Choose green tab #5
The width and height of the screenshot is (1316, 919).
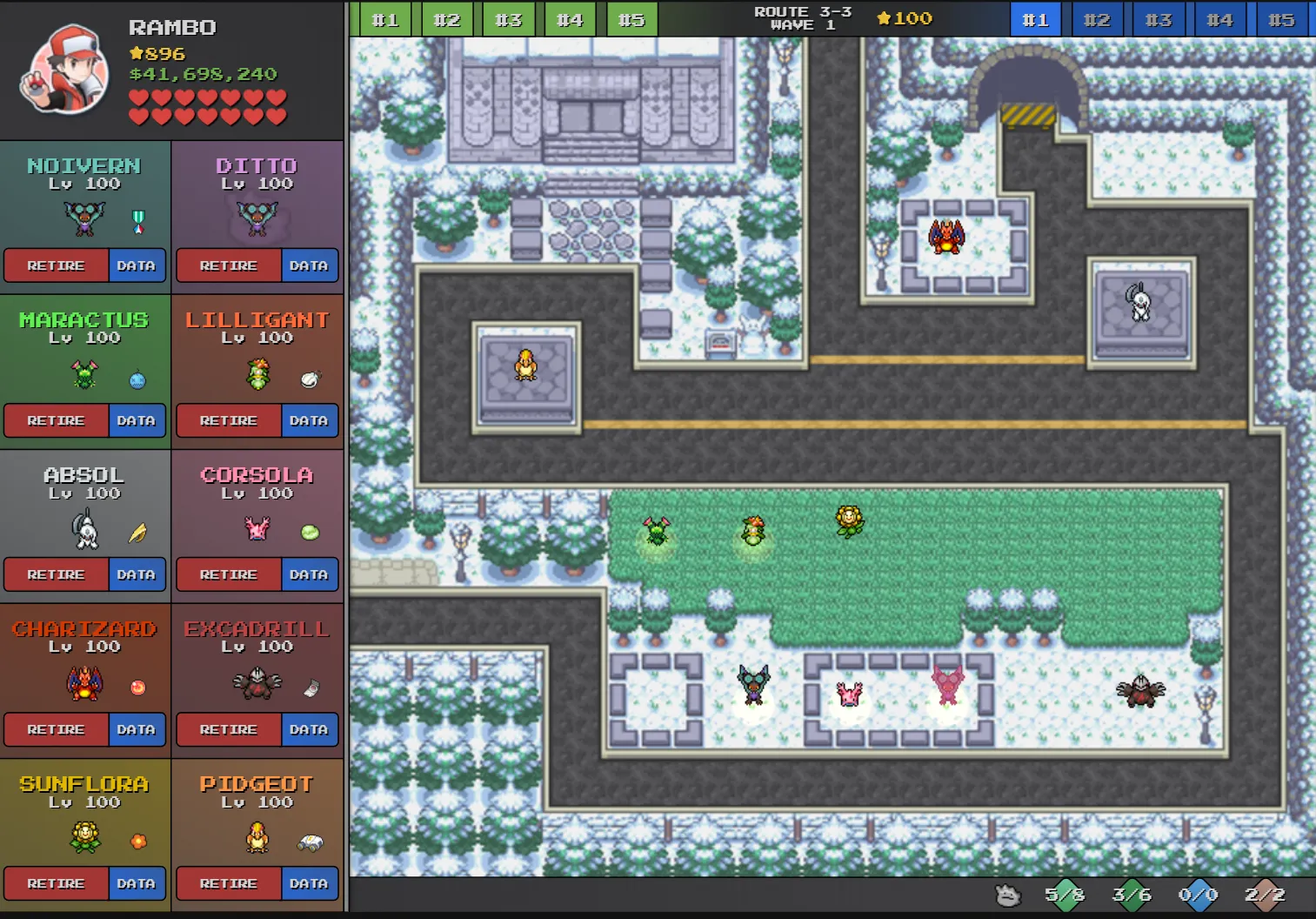[631, 19]
